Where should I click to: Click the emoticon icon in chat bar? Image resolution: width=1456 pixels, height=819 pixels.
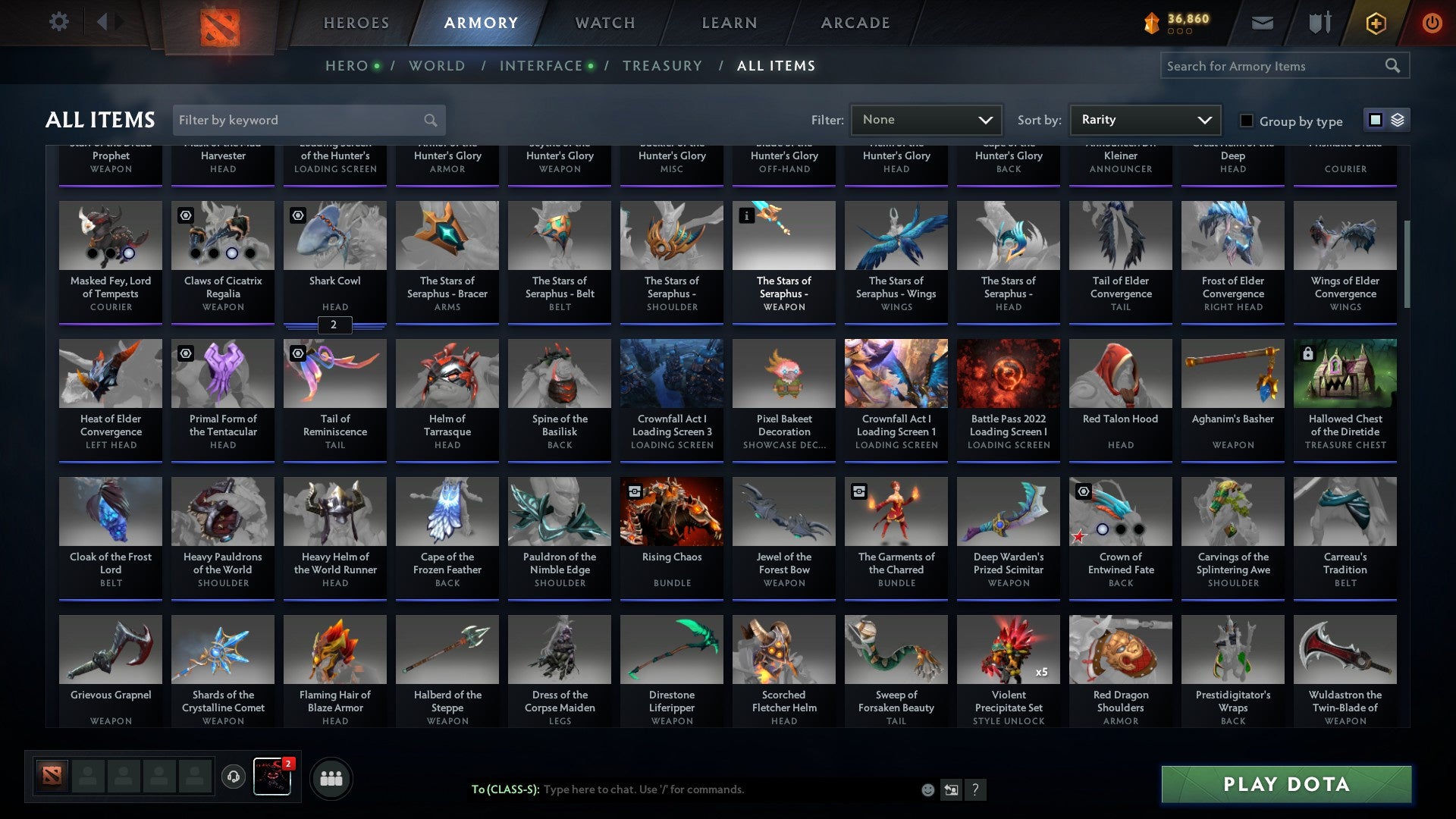point(928,789)
